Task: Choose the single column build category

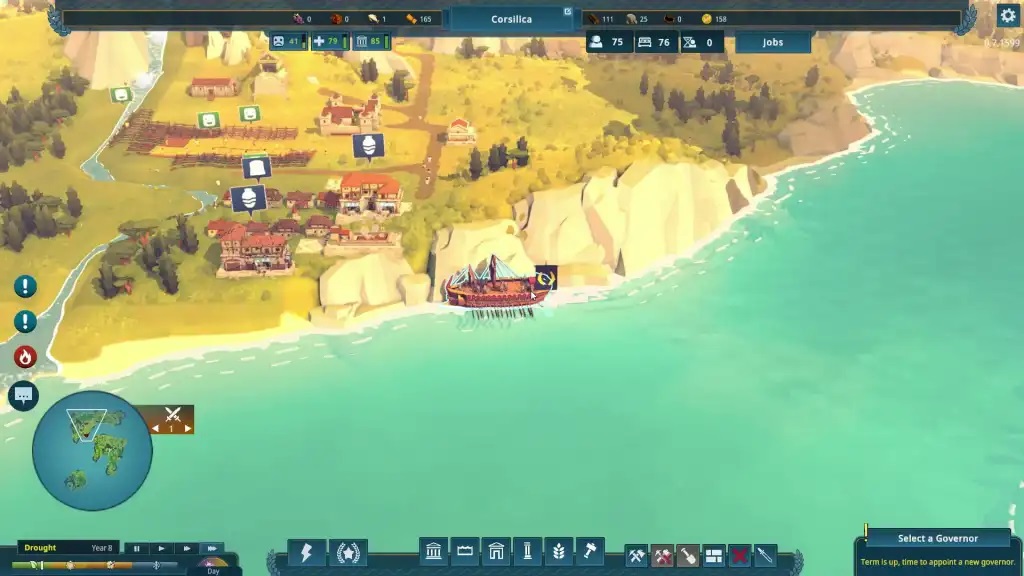Action: pyautogui.click(x=528, y=551)
